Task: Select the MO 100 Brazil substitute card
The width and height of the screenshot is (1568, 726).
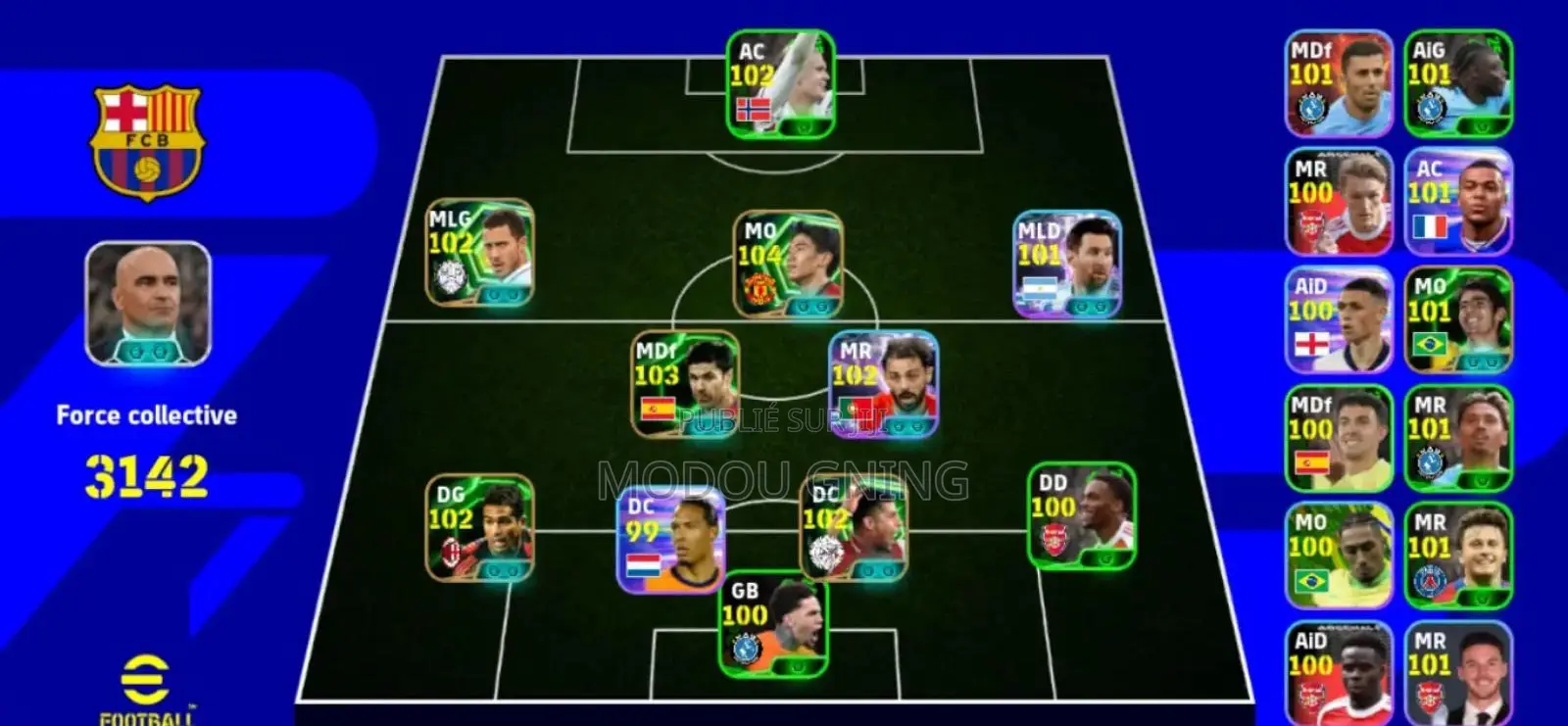Action: (x=1339, y=557)
